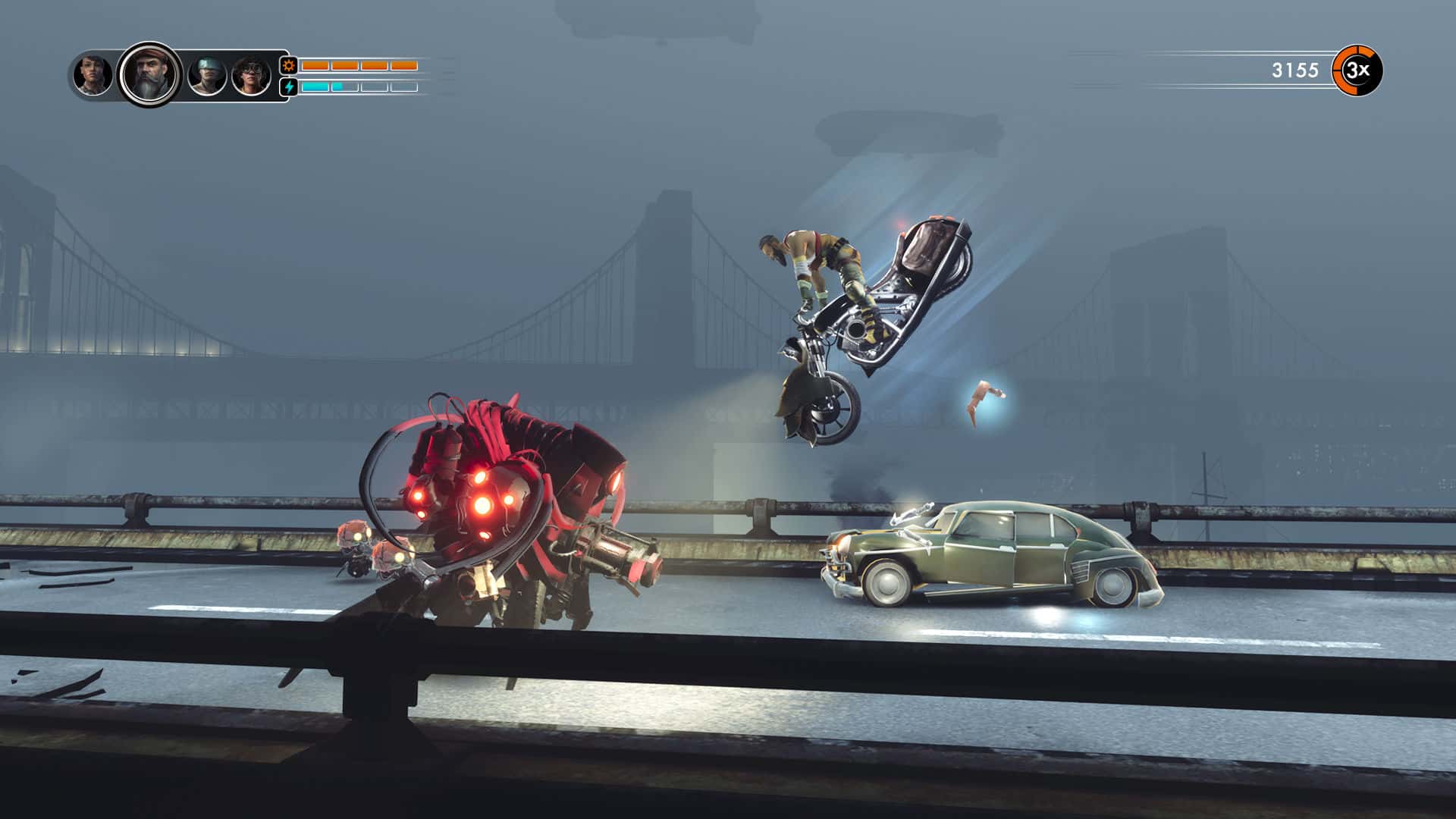Click the gear icon beside the health bar
The height and width of the screenshot is (819, 1456).
[288, 66]
